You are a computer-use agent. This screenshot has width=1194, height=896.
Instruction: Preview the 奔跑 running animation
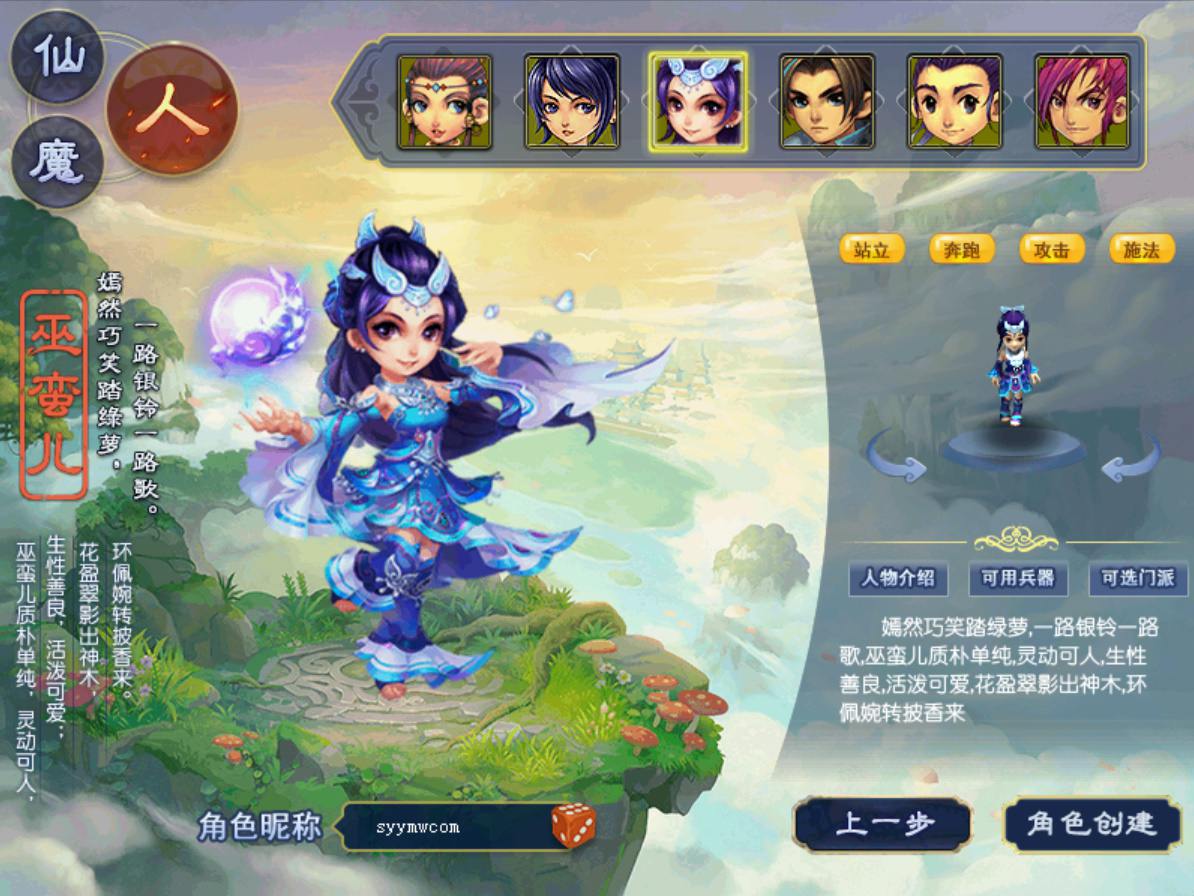[962, 249]
